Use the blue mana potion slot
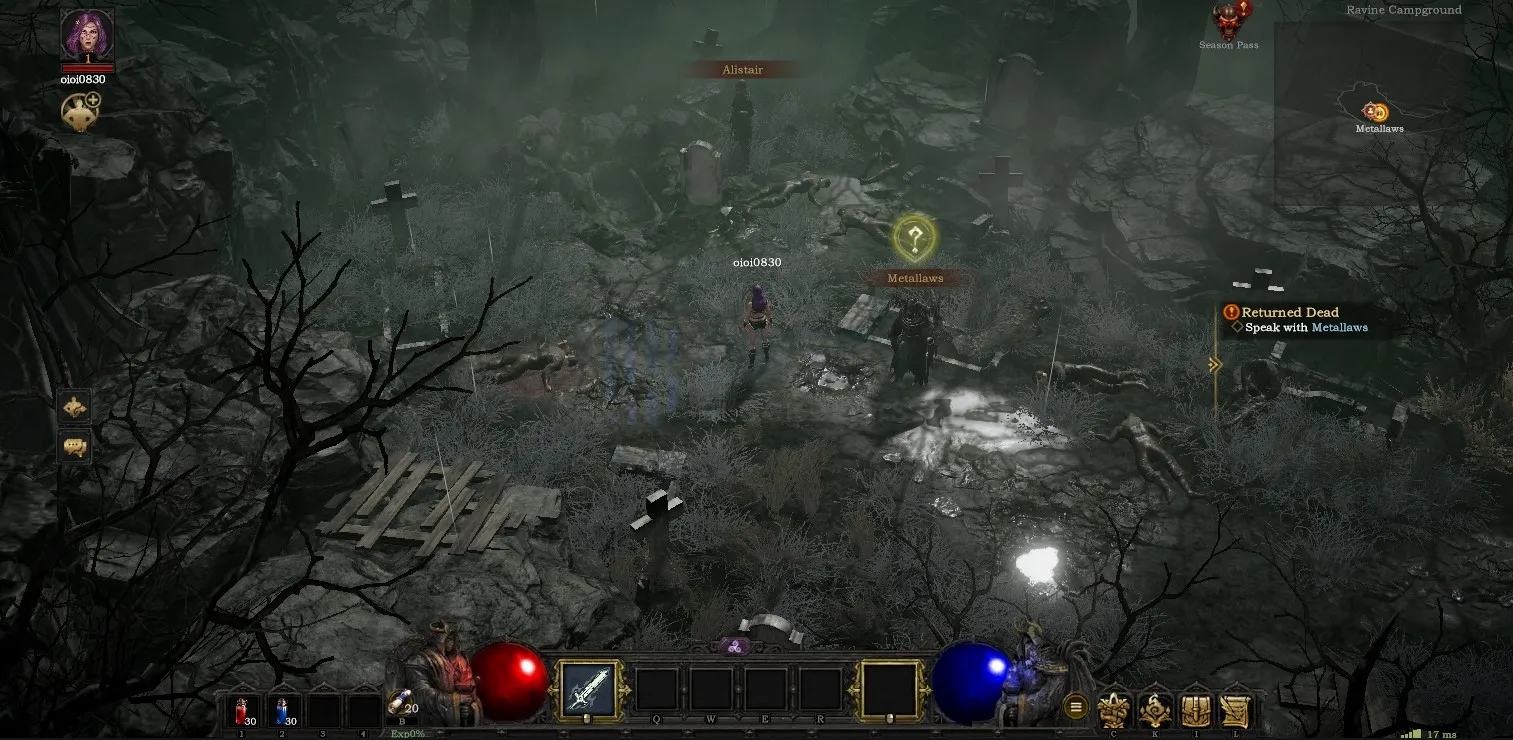The width and height of the screenshot is (1513, 740). tap(282, 711)
